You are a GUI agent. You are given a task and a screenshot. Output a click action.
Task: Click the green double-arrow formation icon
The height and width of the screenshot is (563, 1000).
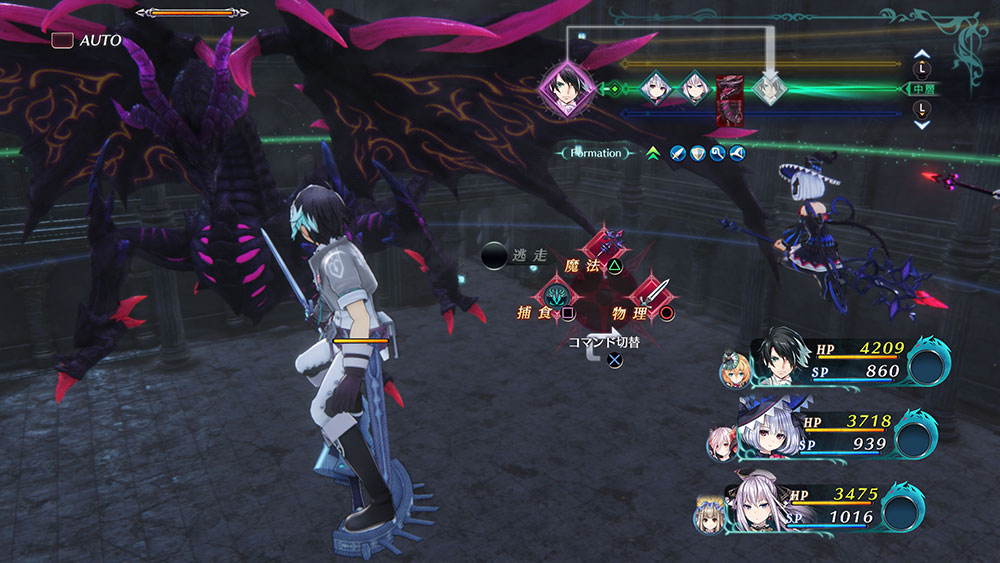click(x=652, y=153)
